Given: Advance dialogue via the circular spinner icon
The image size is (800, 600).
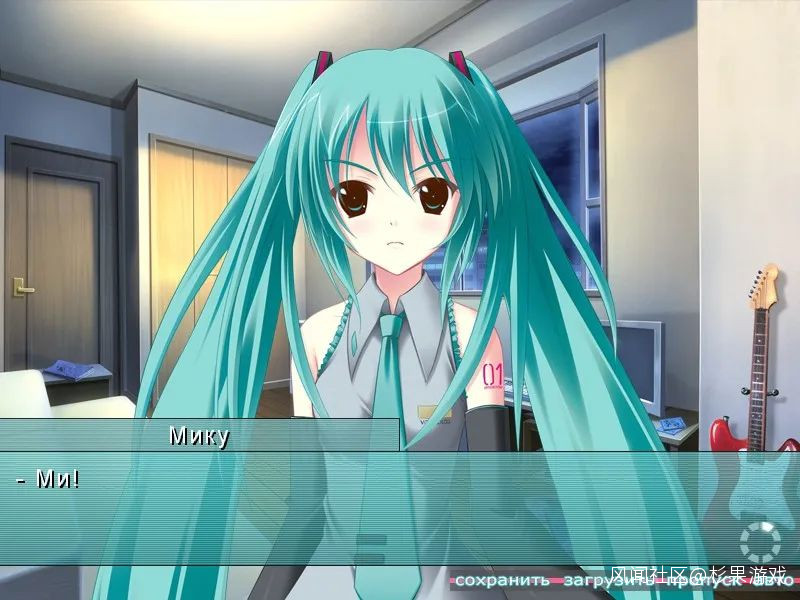Looking at the screenshot, I should click(x=759, y=543).
